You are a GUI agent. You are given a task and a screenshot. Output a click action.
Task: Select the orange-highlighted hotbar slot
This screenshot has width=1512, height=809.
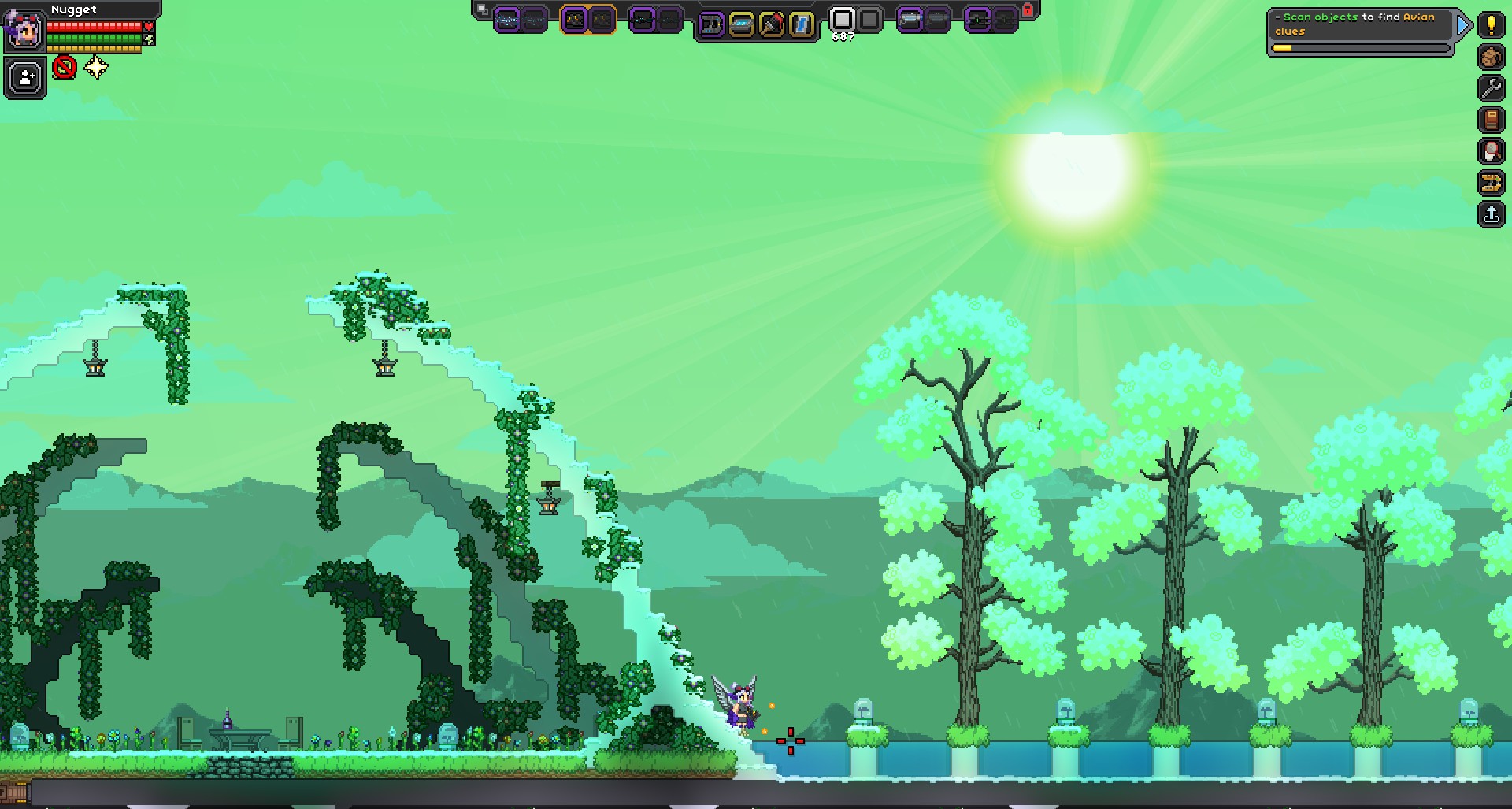[x=587, y=20]
